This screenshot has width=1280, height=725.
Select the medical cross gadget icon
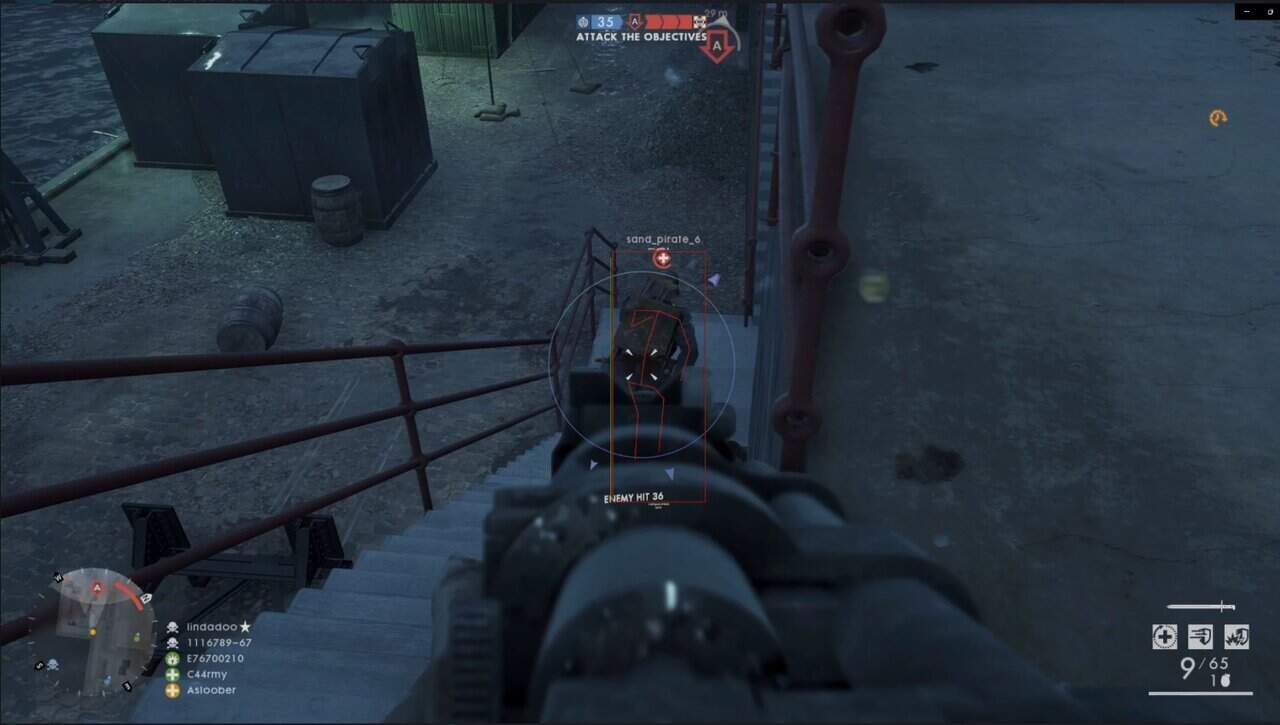[1164, 637]
